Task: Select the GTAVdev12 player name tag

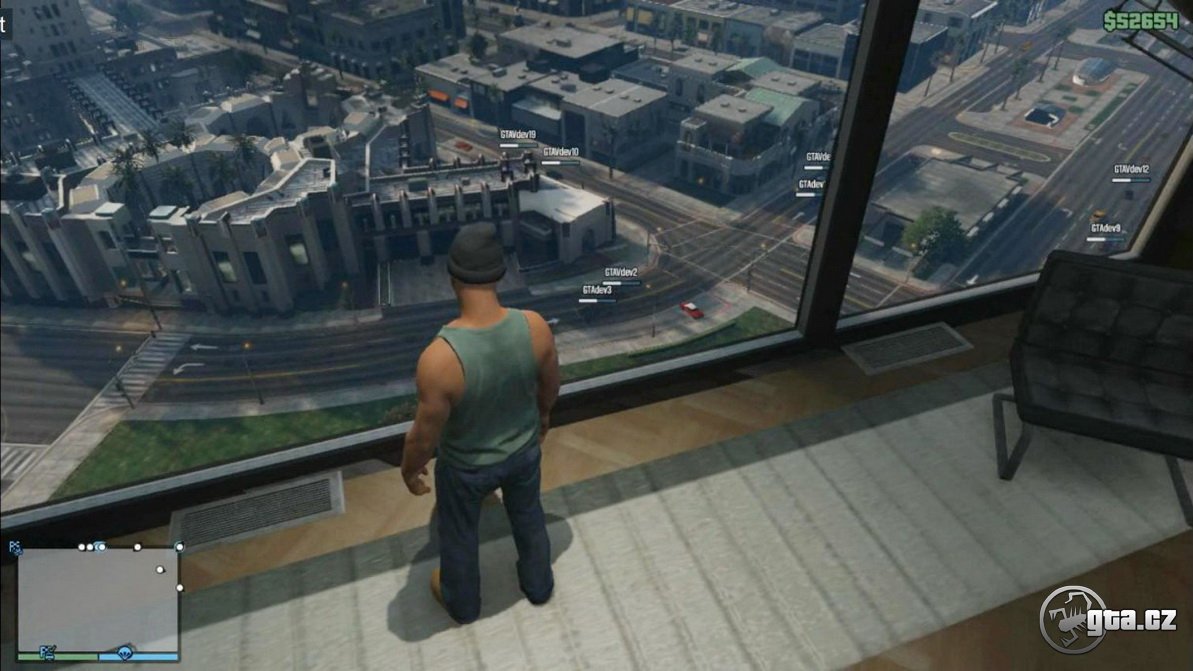Action: pyautogui.click(x=1131, y=170)
